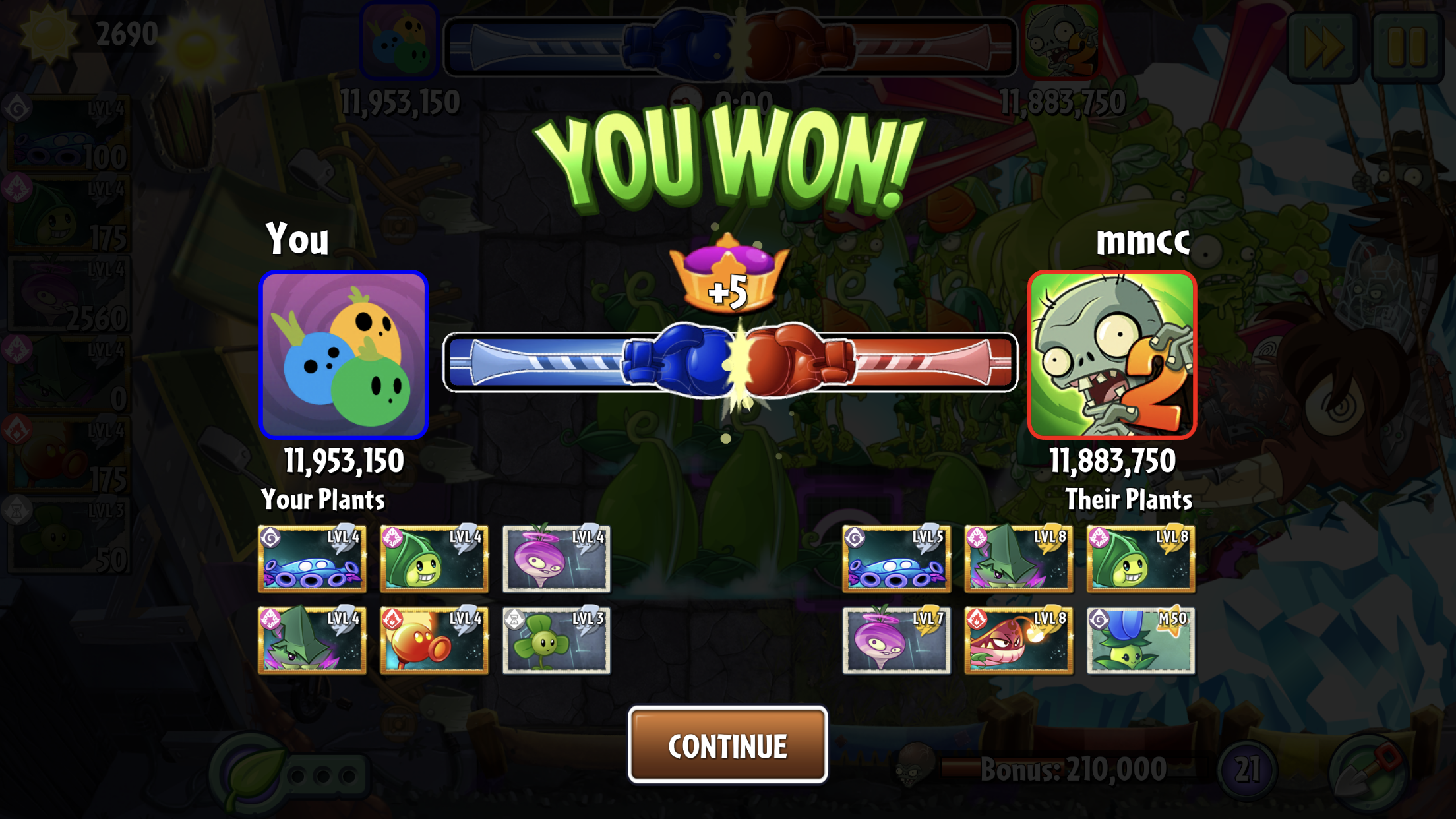Pick your LVL 4 purple turnip plant card
This screenshot has height=819, width=1456.
click(556, 559)
